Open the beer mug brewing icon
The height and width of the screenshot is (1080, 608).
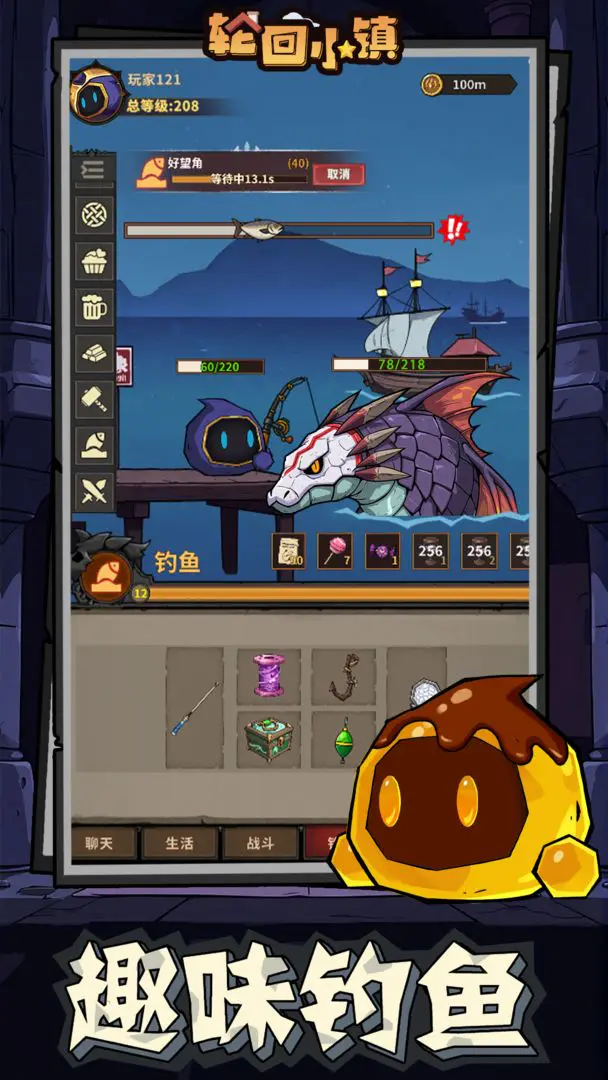pos(96,309)
